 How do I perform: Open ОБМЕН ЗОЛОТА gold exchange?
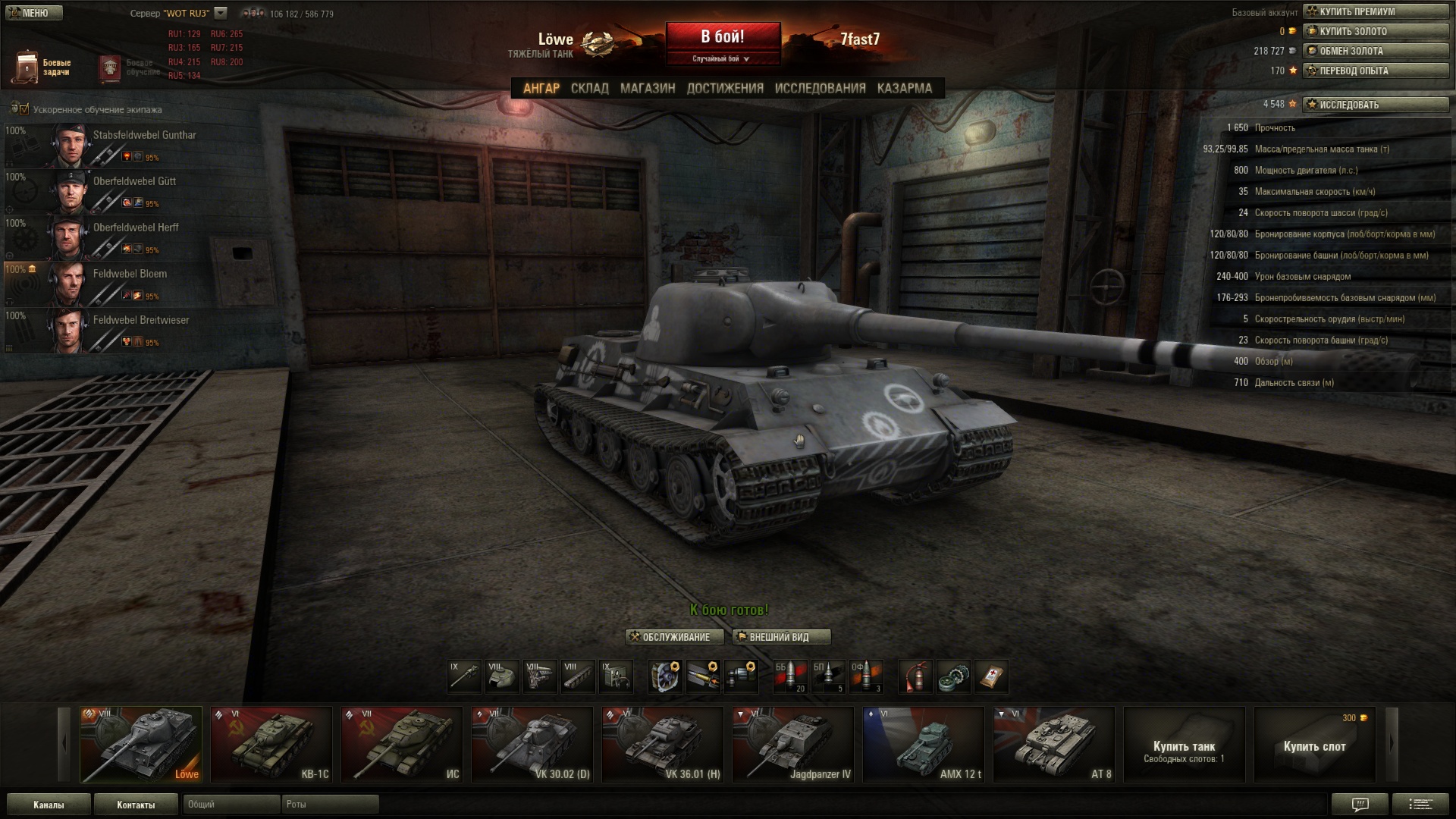pos(1375,51)
